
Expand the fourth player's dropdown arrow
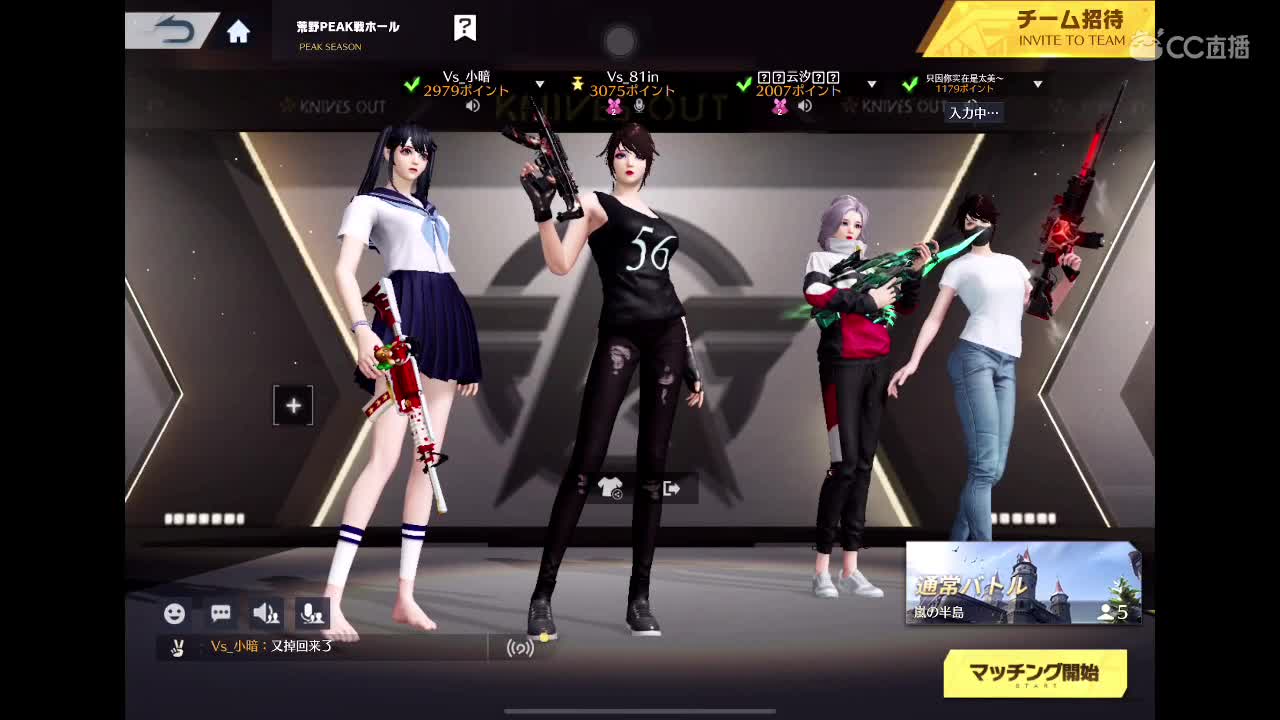click(1038, 86)
